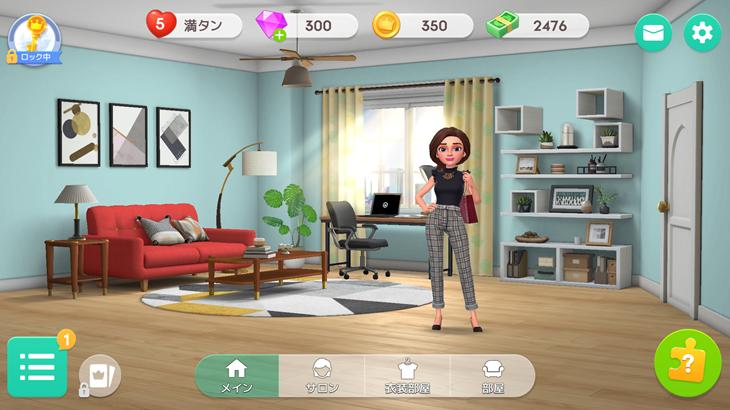Switch to the サロン tab

click(322, 376)
